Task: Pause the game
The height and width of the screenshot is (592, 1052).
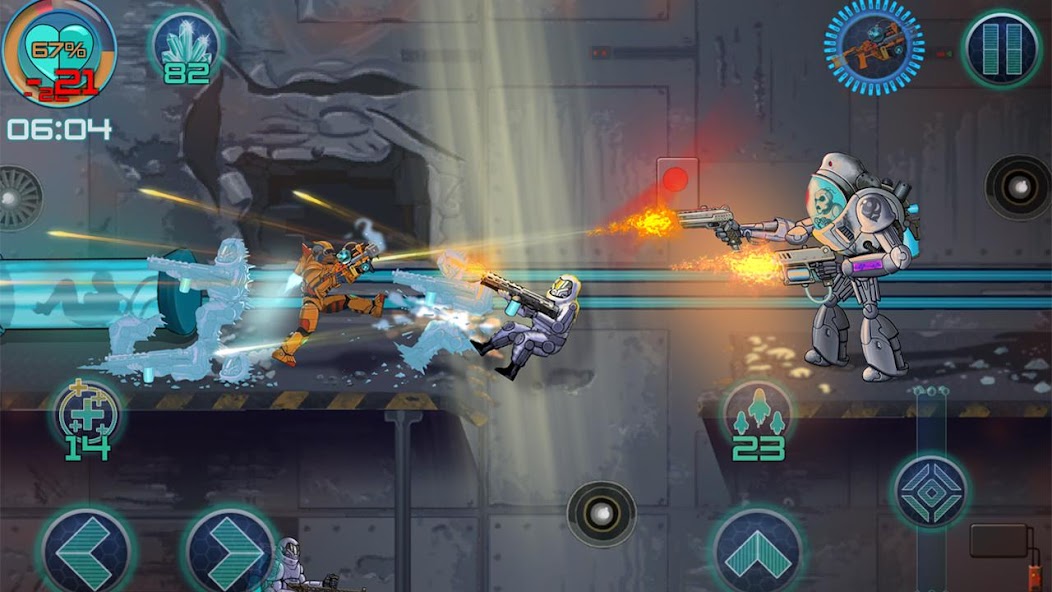Action: coord(1001,46)
